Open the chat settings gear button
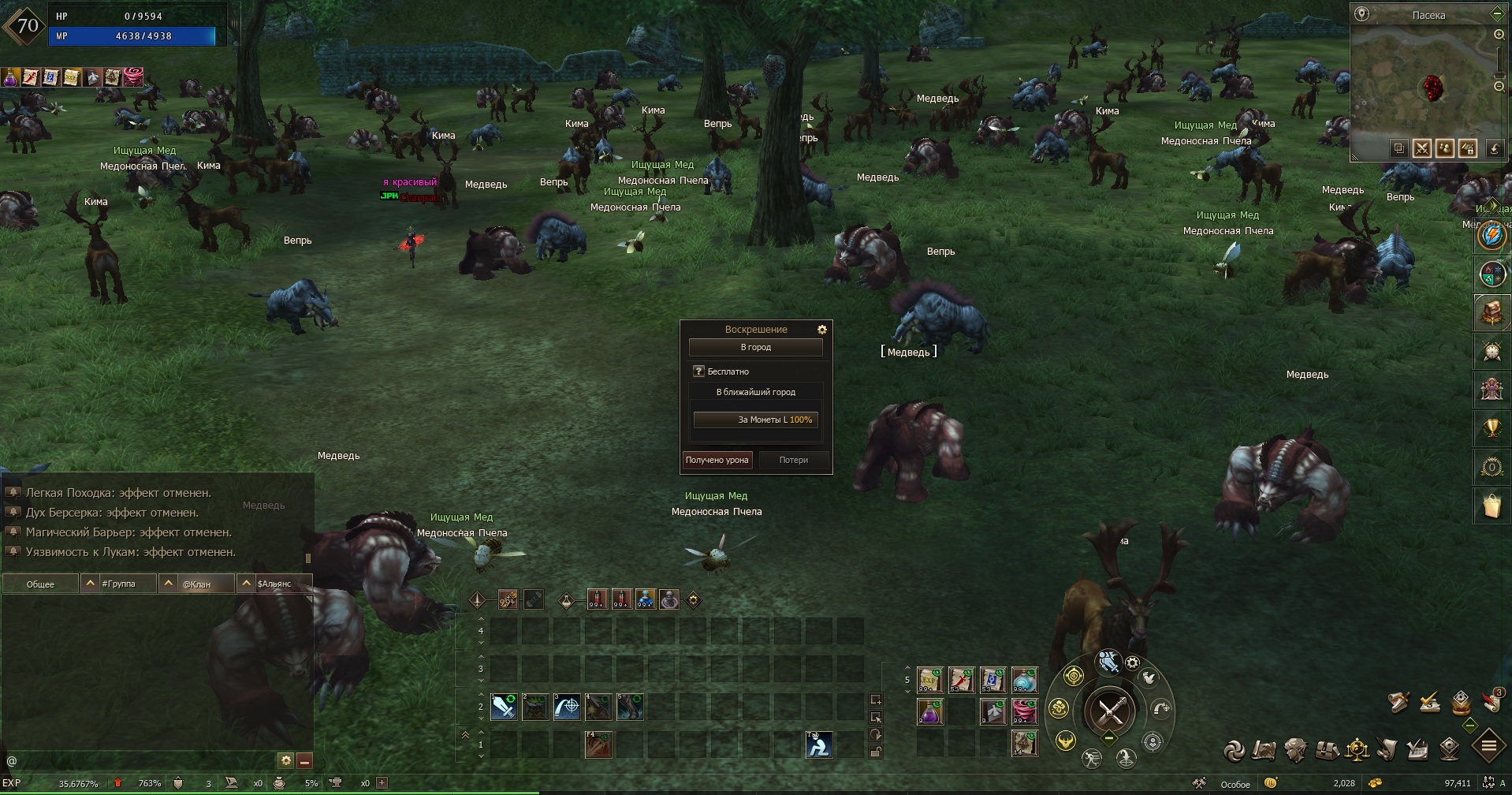The height and width of the screenshot is (795, 1512). [285, 760]
